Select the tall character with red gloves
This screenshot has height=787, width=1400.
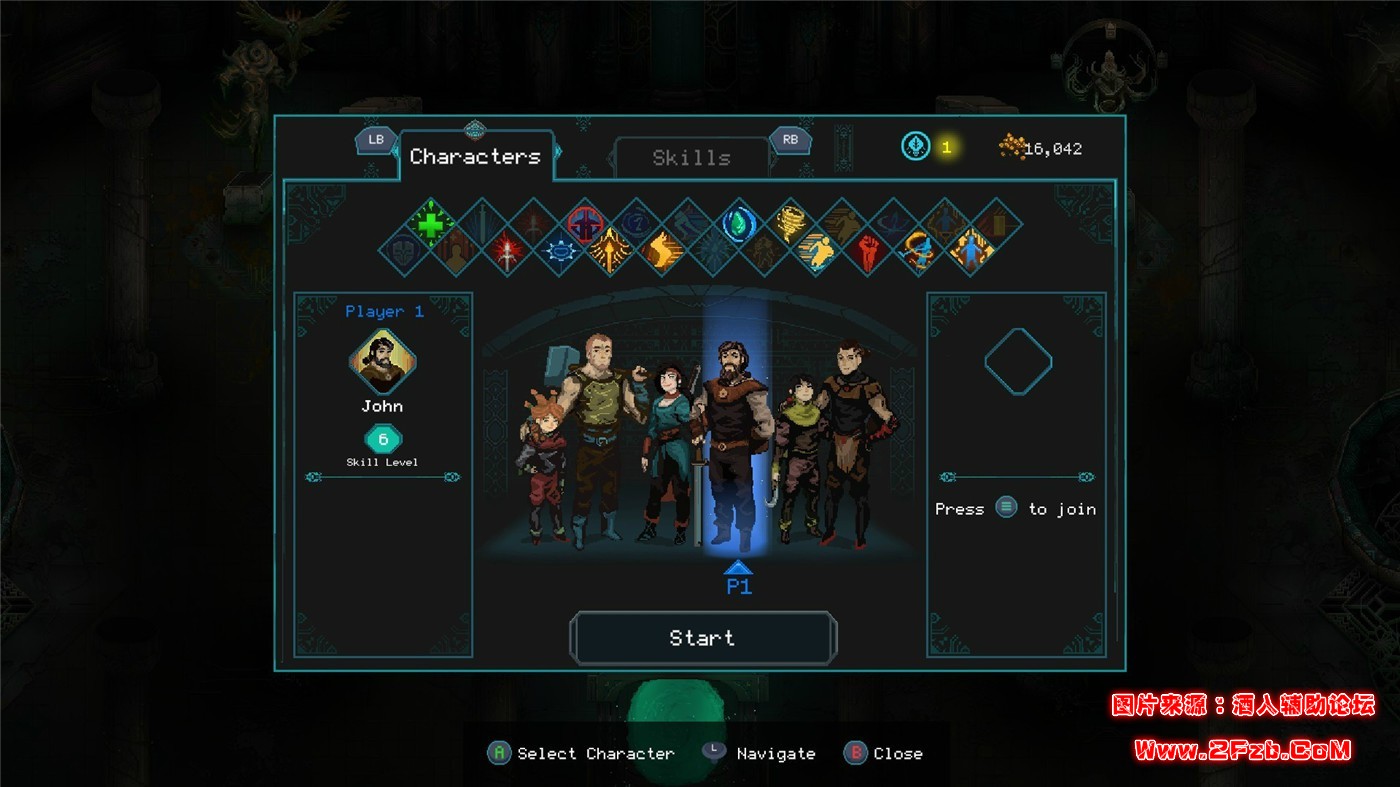click(849, 430)
